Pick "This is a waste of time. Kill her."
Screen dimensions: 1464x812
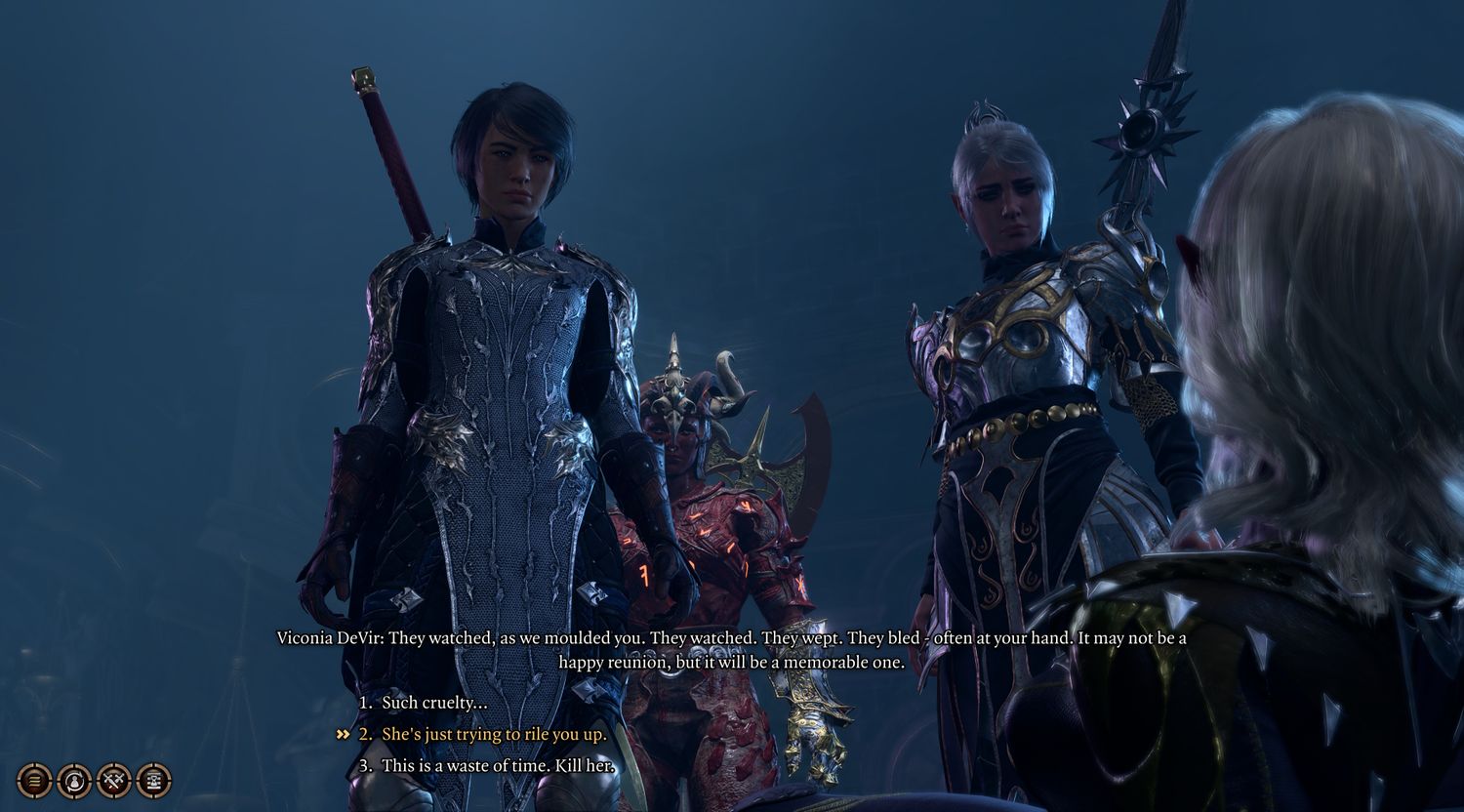(498, 766)
